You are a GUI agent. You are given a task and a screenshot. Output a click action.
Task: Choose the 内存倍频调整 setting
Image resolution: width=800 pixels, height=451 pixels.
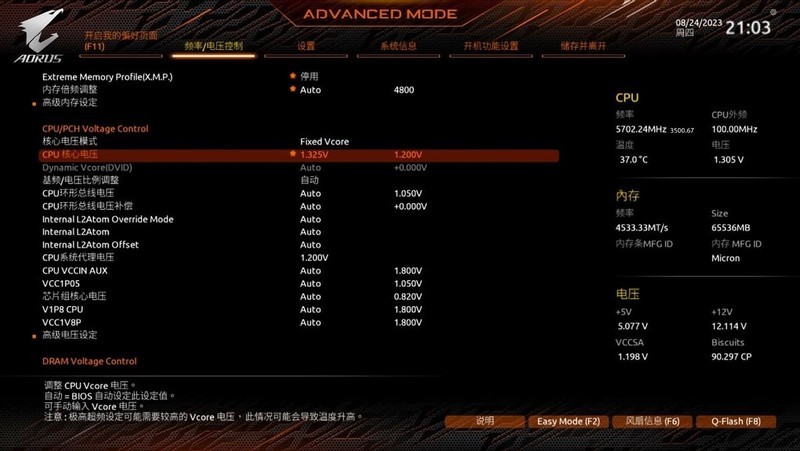(72, 90)
